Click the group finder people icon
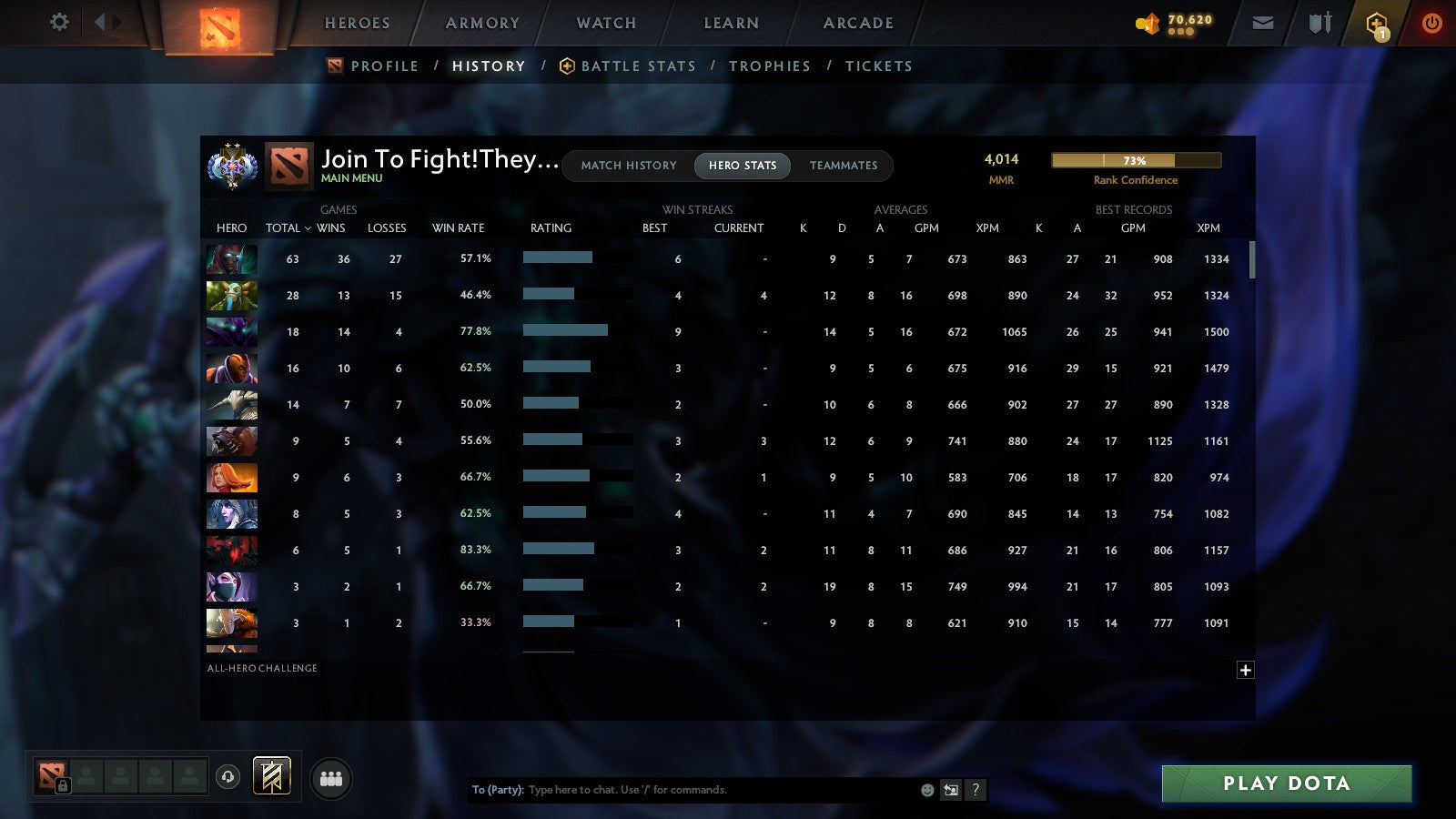This screenshot has height=819, width=1456. tap(331, 779)
